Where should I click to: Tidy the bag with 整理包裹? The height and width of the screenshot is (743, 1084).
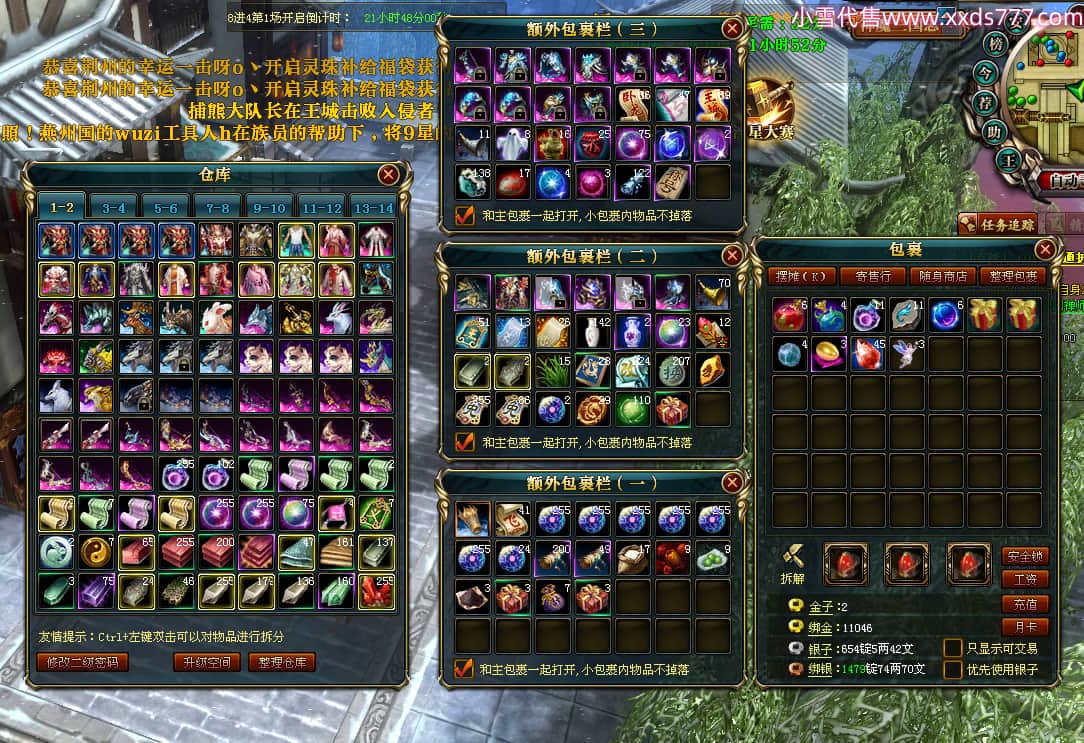[x=1013, y=276]
